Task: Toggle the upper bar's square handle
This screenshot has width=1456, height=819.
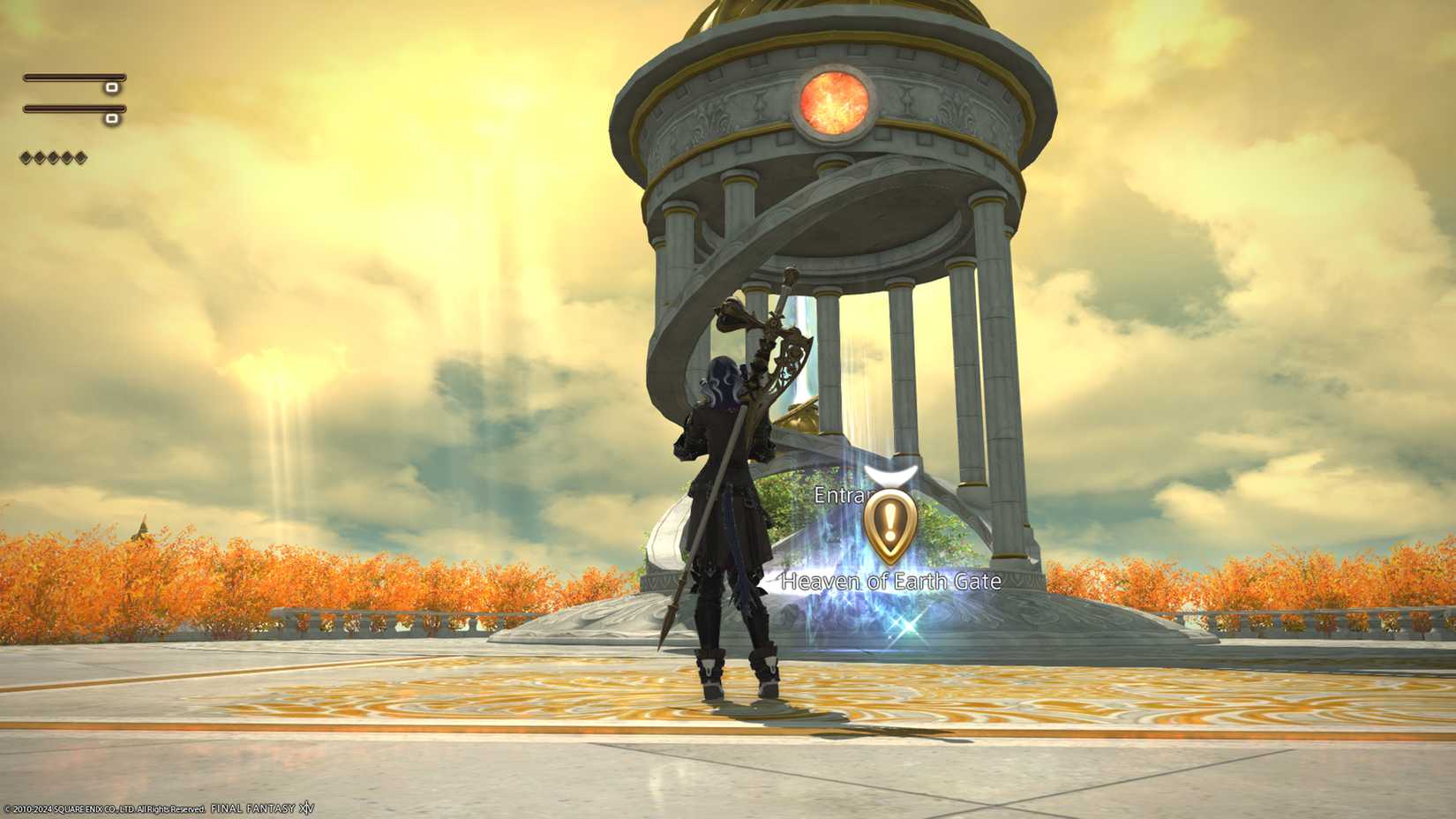Action: [x=110, y=88]
